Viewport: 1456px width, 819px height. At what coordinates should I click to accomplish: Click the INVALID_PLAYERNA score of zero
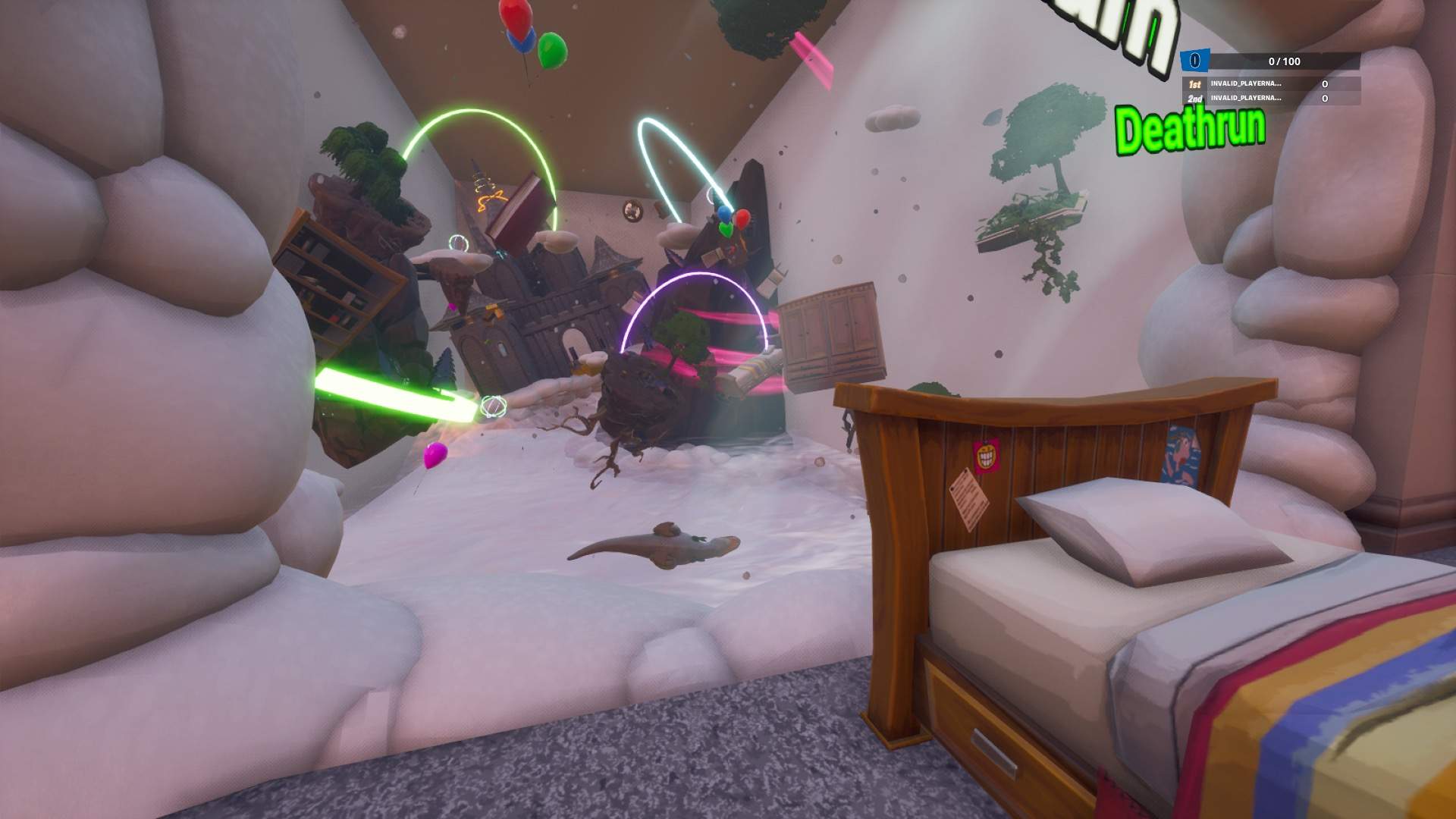[1324, 85]
